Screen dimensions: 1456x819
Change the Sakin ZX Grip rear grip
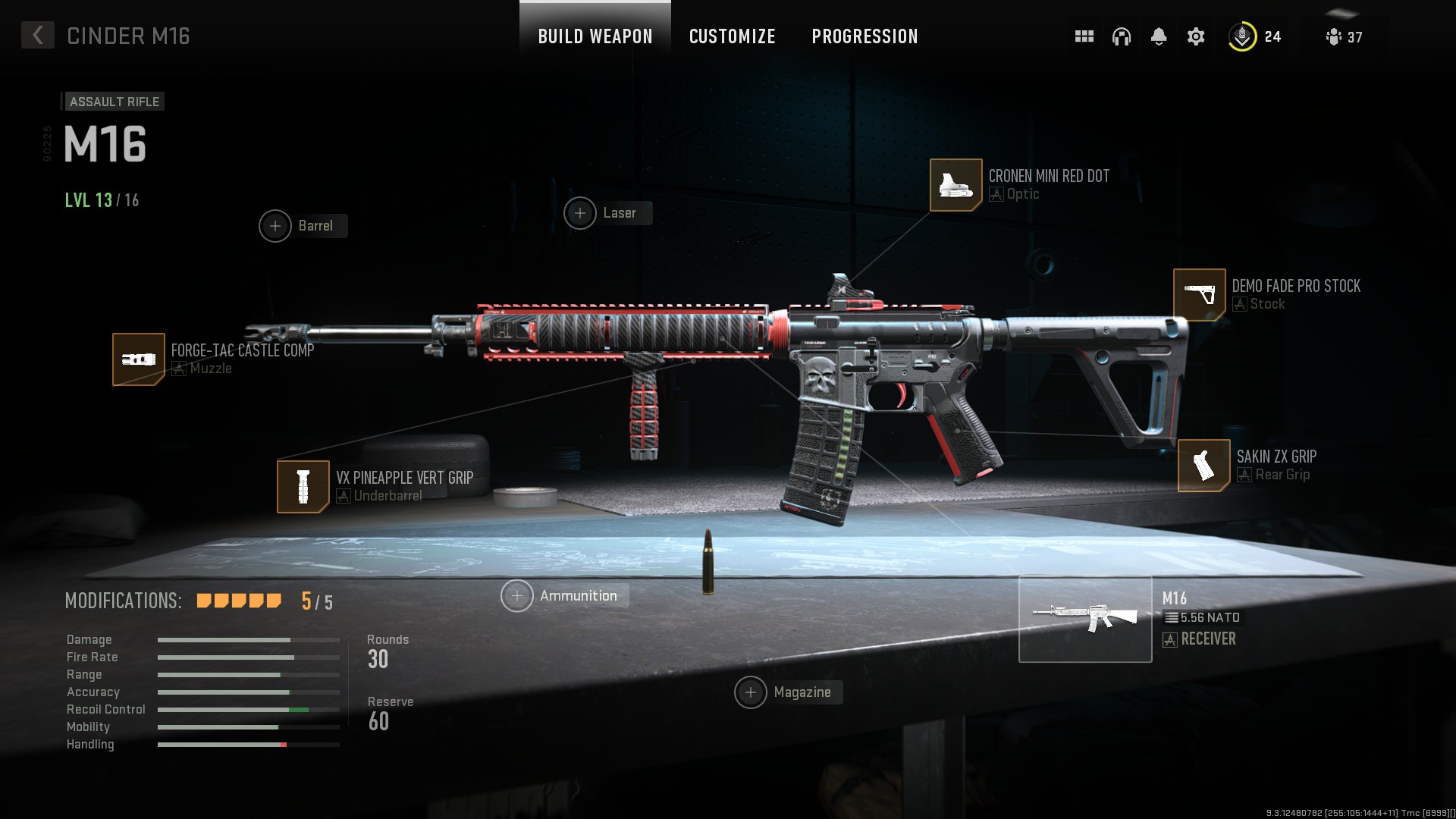pyautogui.click(x=1203, y=465)
